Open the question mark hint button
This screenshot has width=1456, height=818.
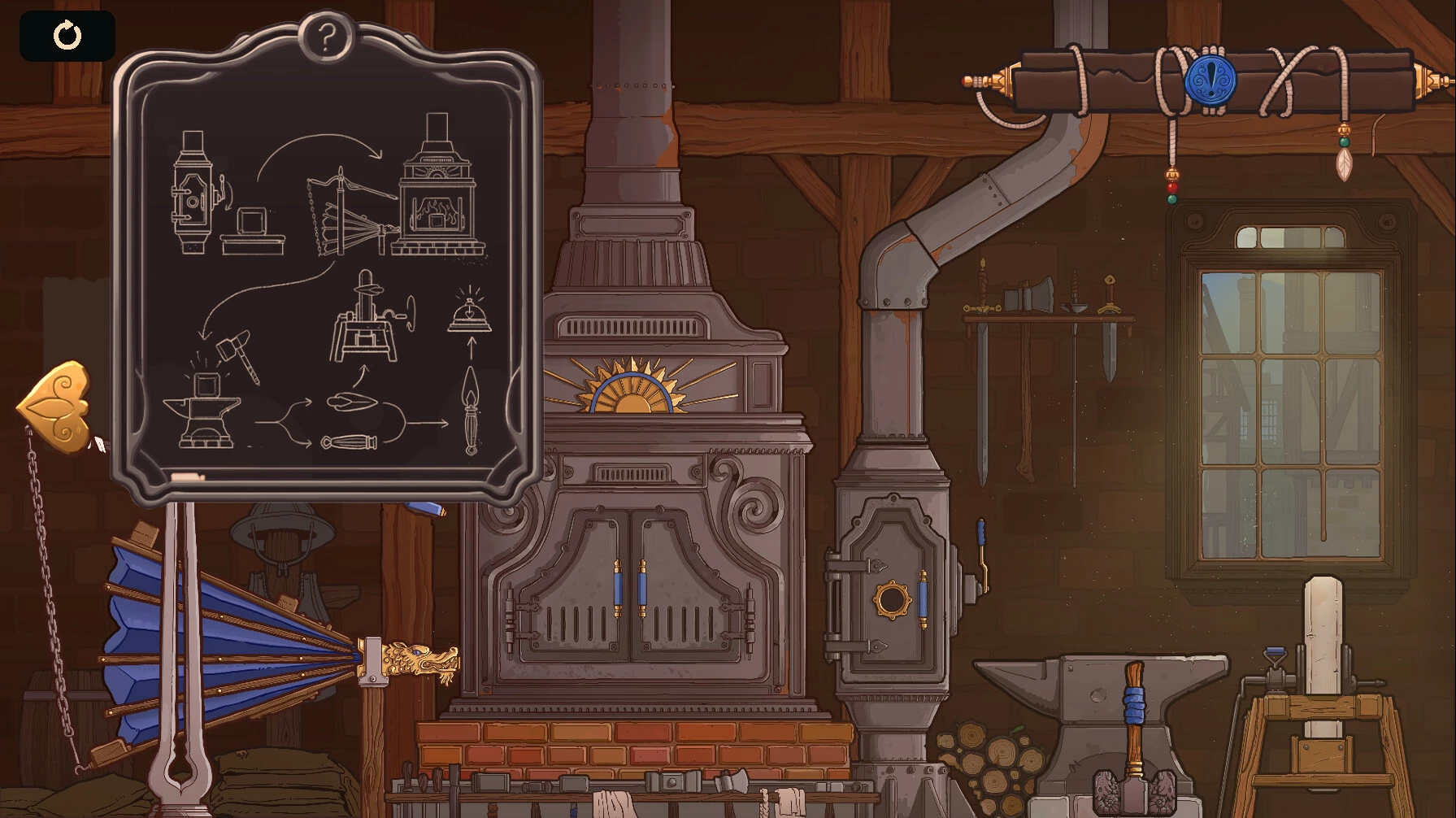click(326, 37)
